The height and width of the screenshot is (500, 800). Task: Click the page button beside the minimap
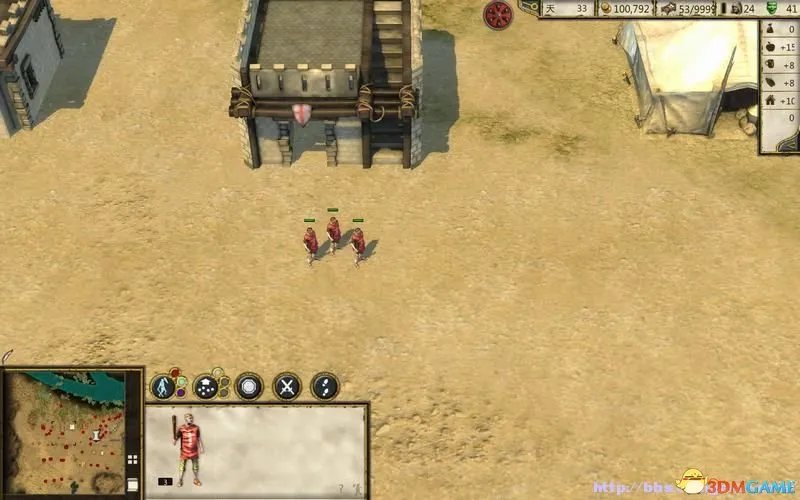pos(132,484)
